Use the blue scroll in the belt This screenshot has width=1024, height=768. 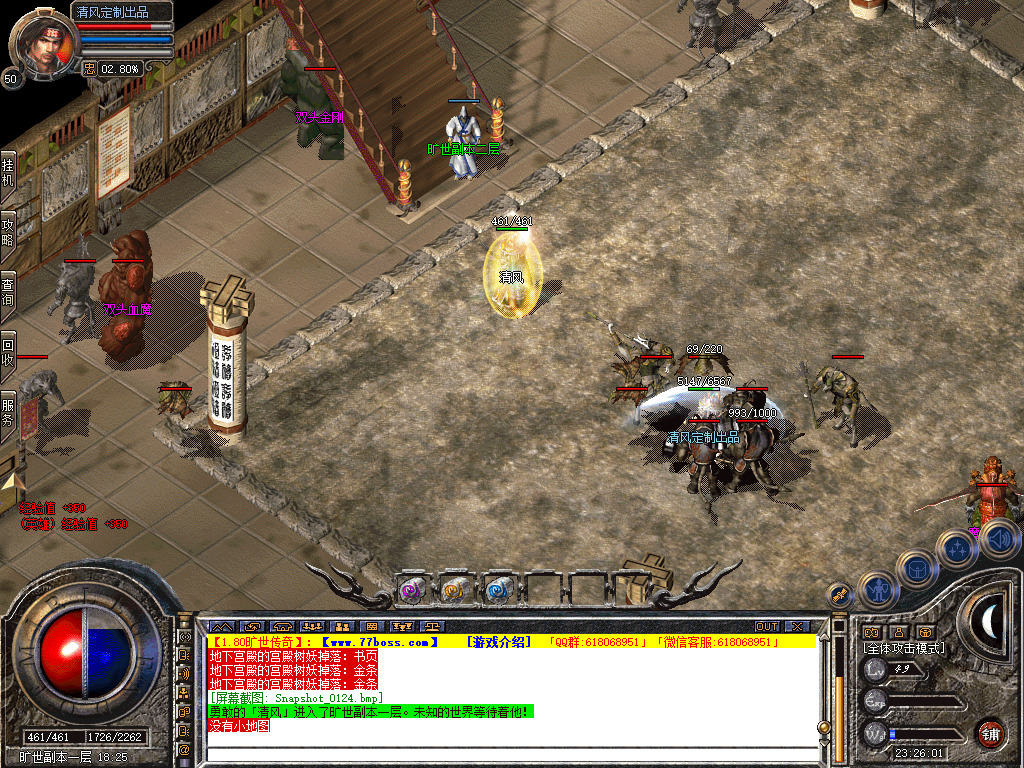point(497,591)
